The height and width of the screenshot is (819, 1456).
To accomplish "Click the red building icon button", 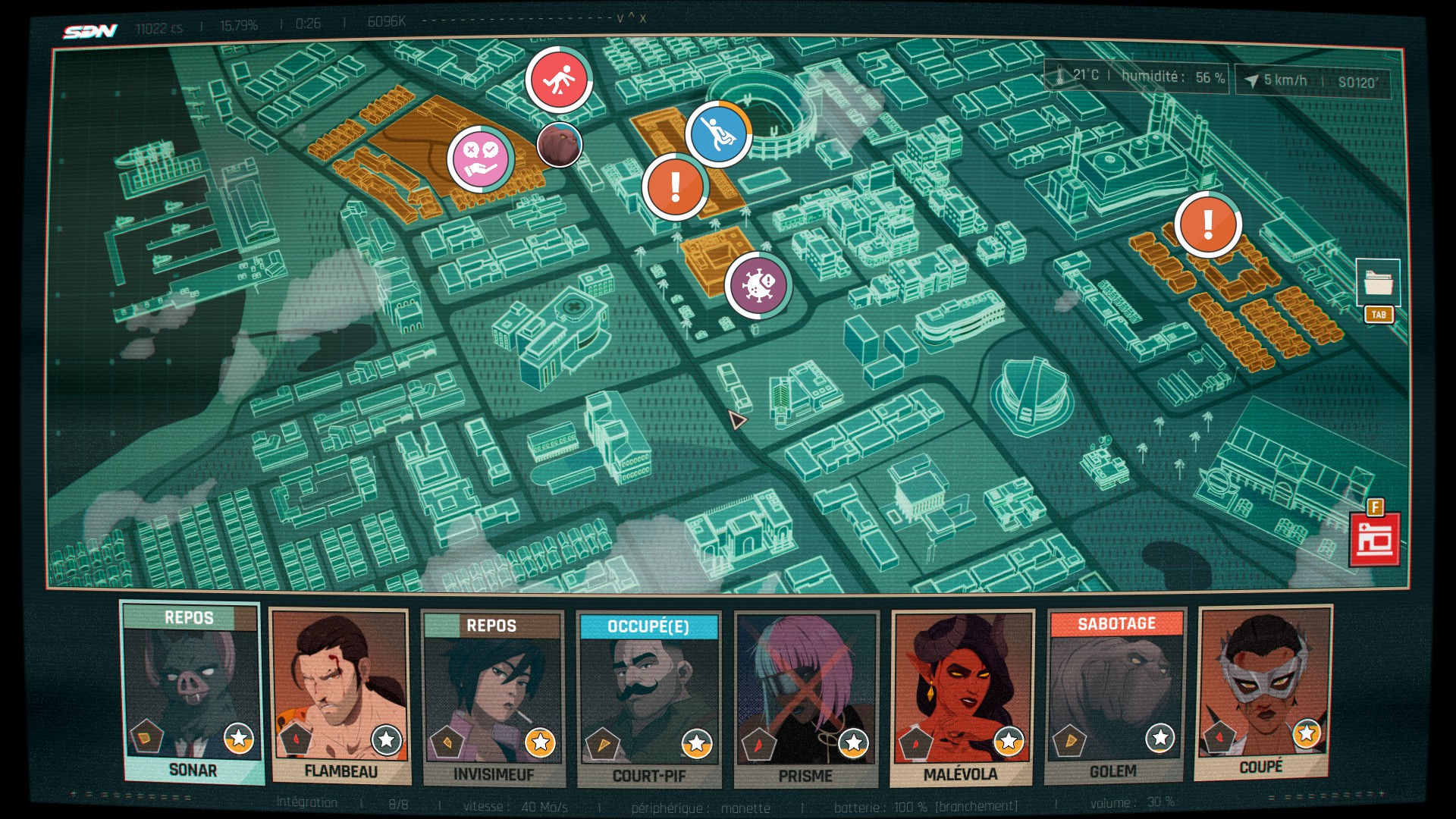I will tap(1375, 540).
